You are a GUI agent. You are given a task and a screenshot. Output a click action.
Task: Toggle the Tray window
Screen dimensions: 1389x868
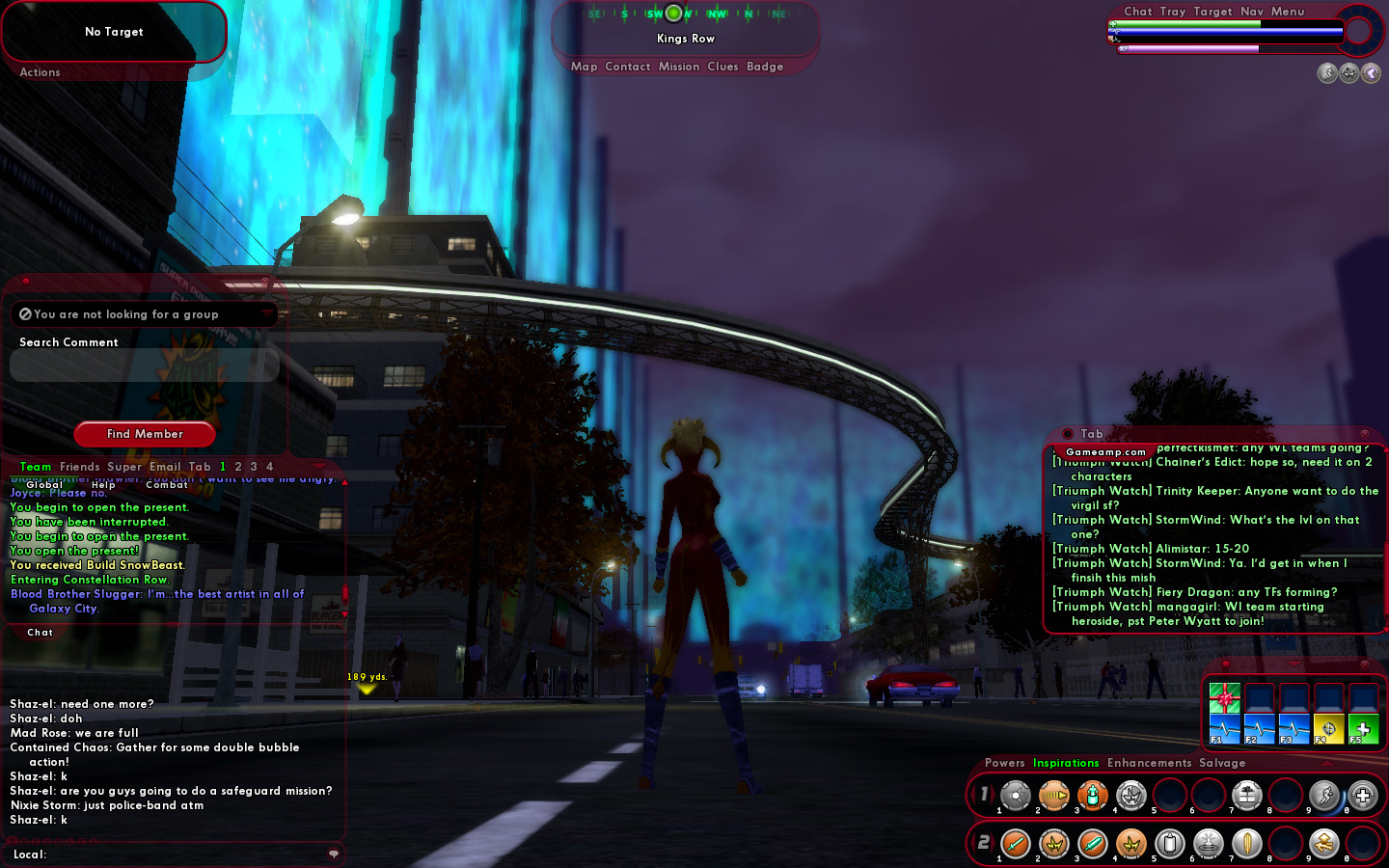tap(1173, 12)
